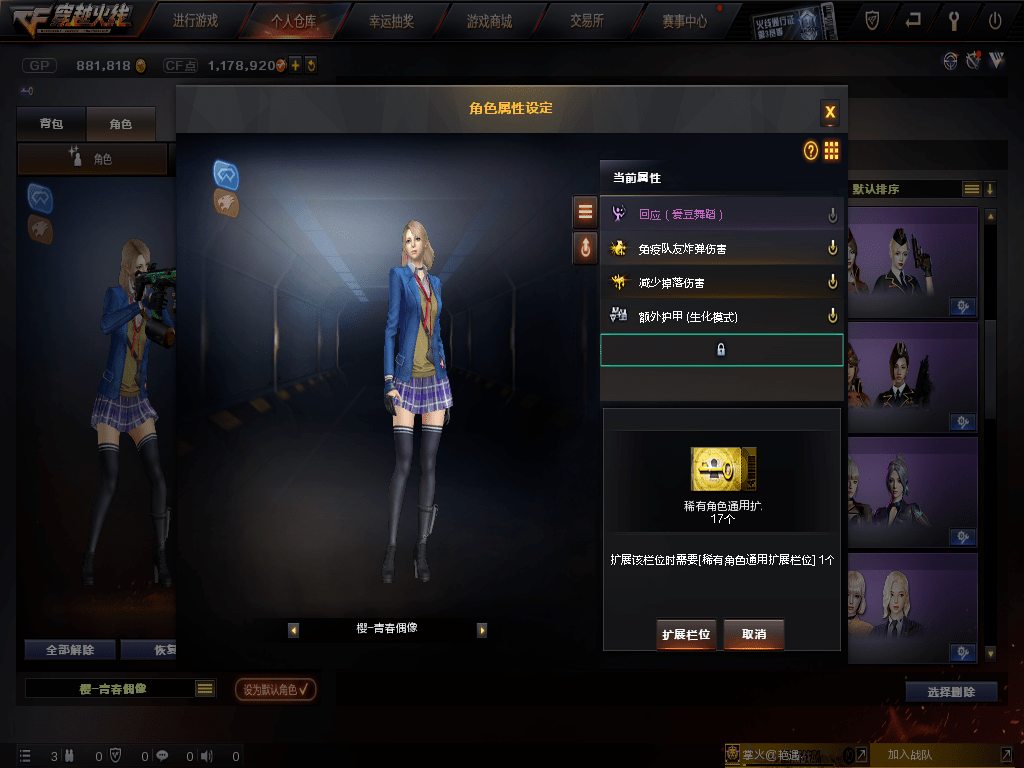This screenshot has height=768, width=1024.
Task: Pick the 额外护甲 (生化模式) attribute row
Action: [721, 316]
